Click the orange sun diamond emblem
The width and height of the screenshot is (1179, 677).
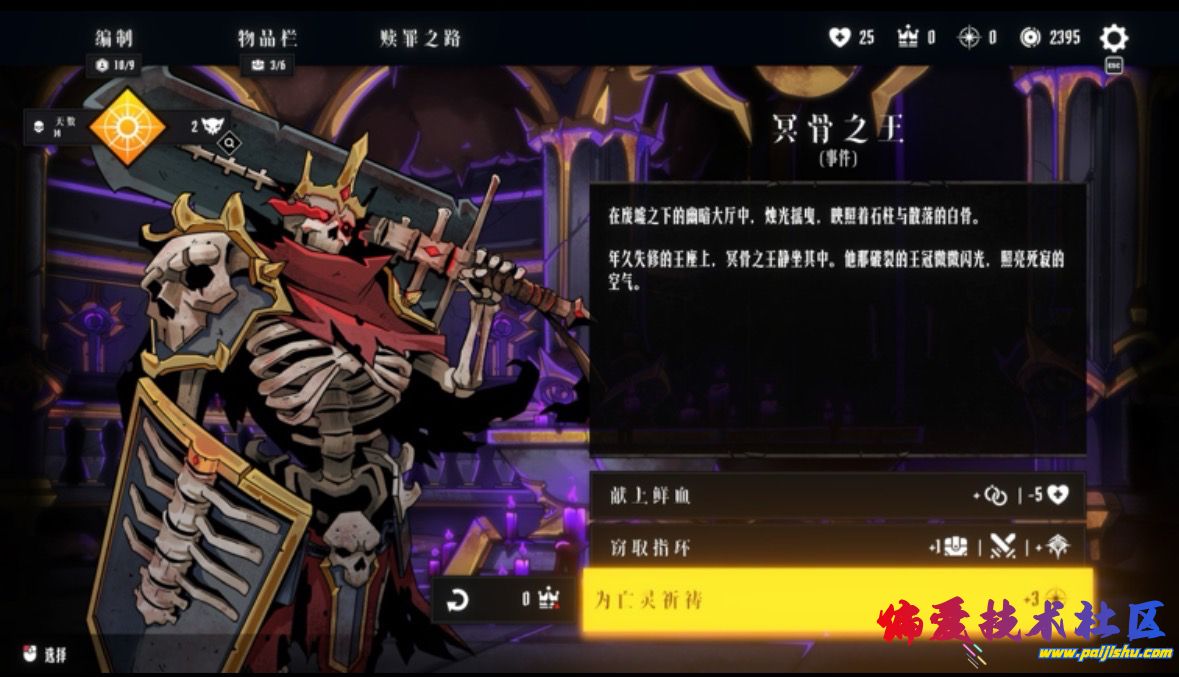pos(127,126)
